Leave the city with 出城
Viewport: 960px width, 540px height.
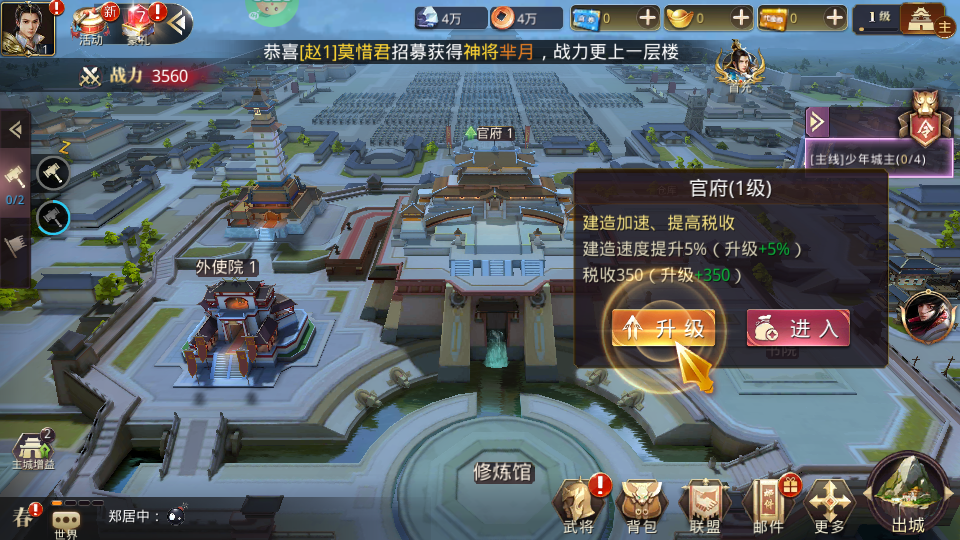coord(908,495)
